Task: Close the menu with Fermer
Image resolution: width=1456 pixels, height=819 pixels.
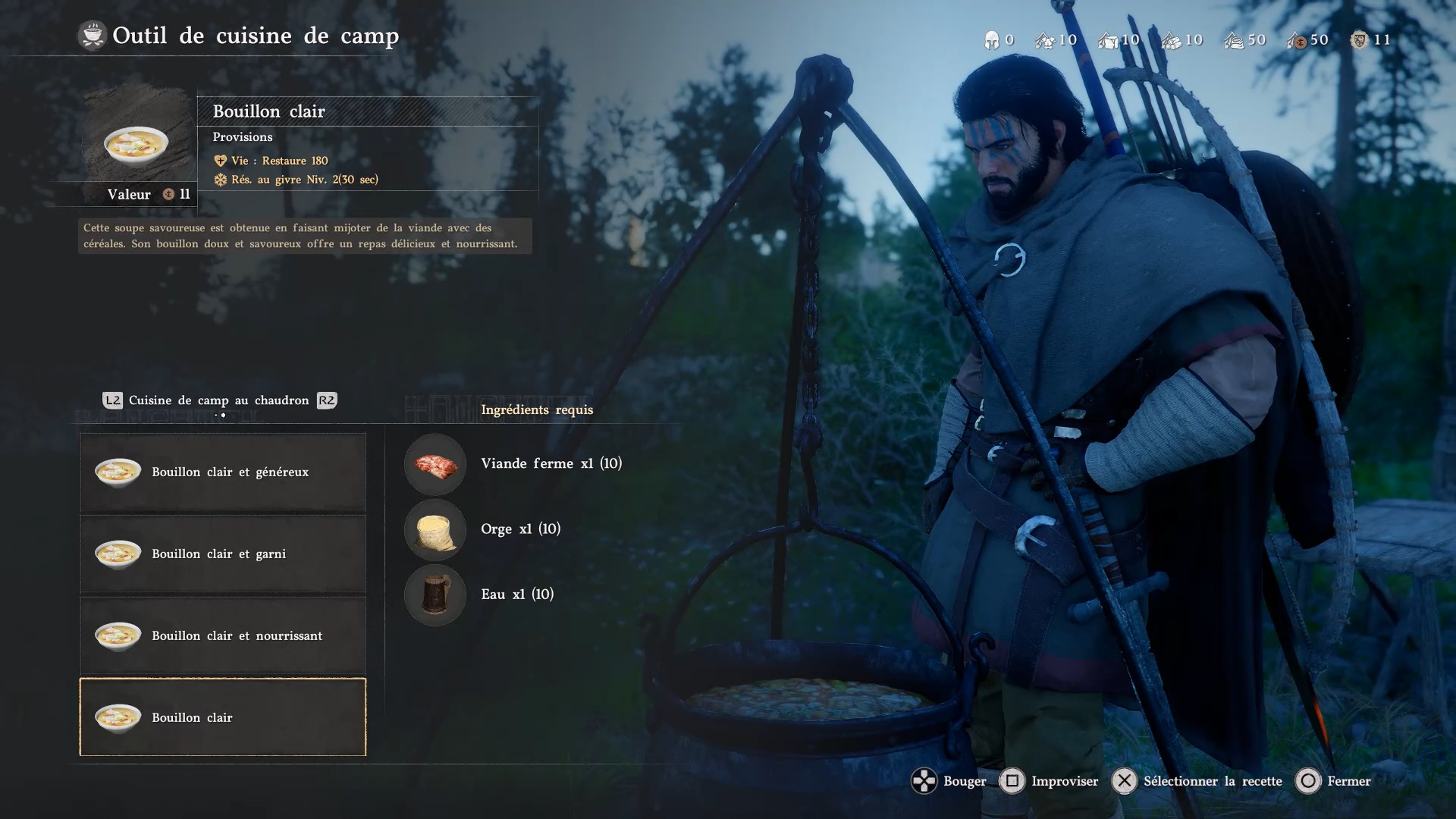Action: click(x=1335, y=781)
